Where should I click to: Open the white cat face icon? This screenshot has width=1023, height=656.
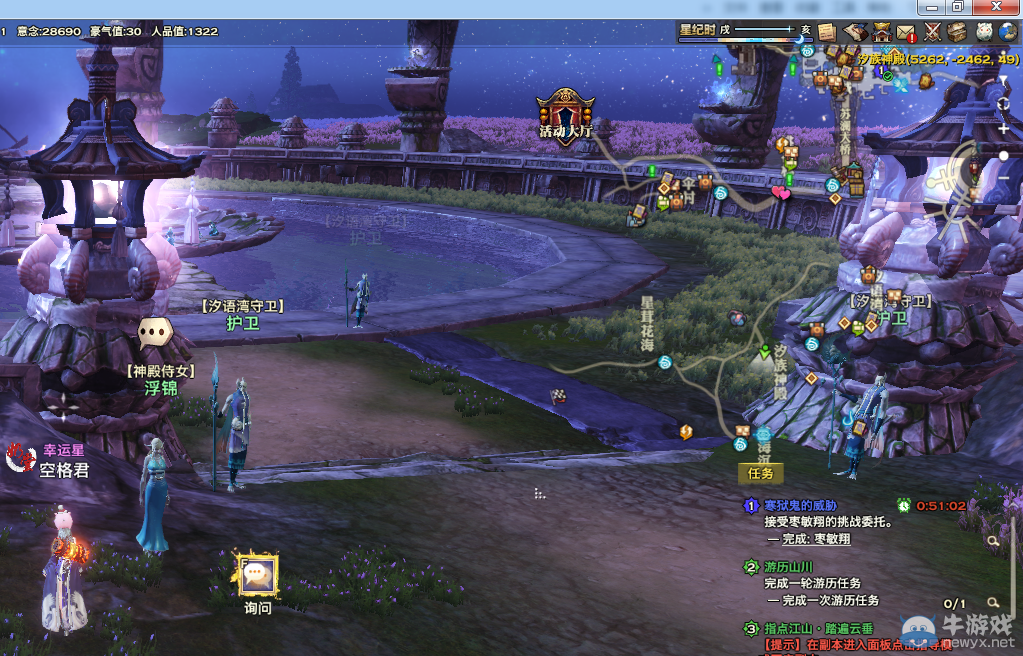(984, 32)
